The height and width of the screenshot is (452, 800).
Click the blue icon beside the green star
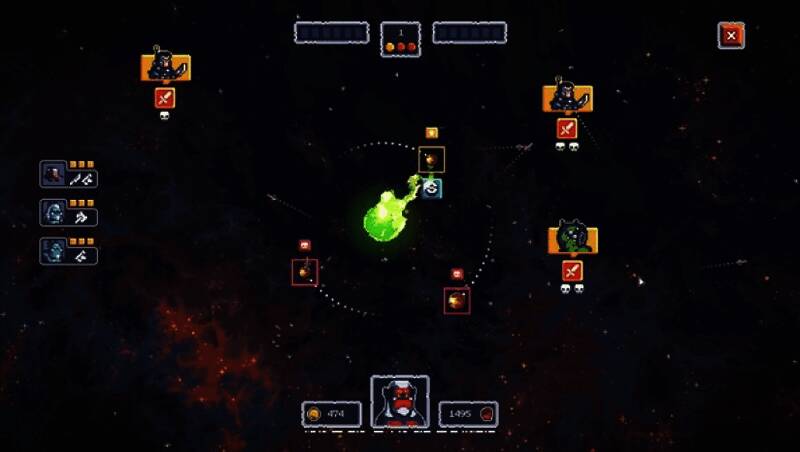coord(432,188)
